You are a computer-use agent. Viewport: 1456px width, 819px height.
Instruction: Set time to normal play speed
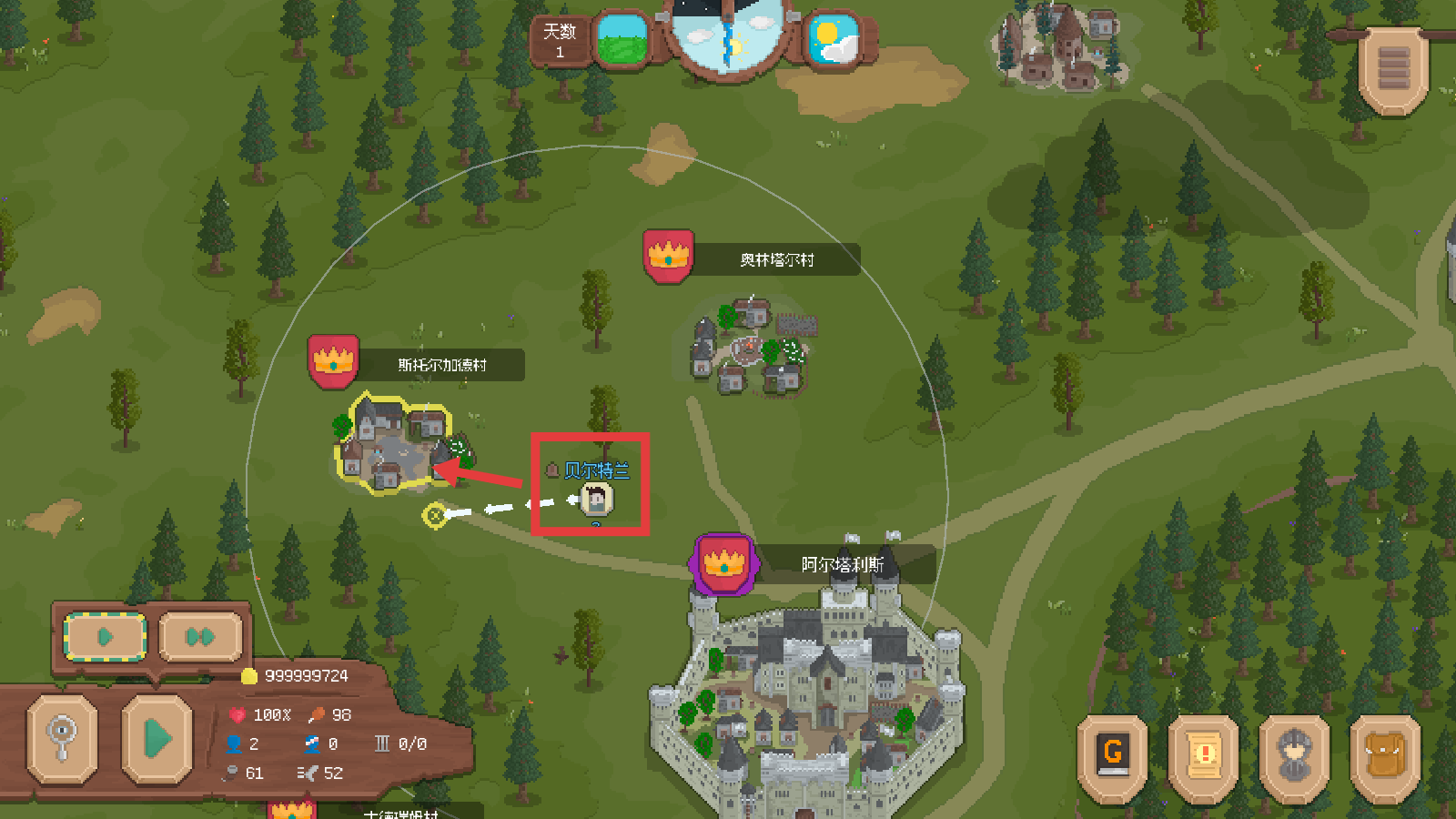coord(105,636)
